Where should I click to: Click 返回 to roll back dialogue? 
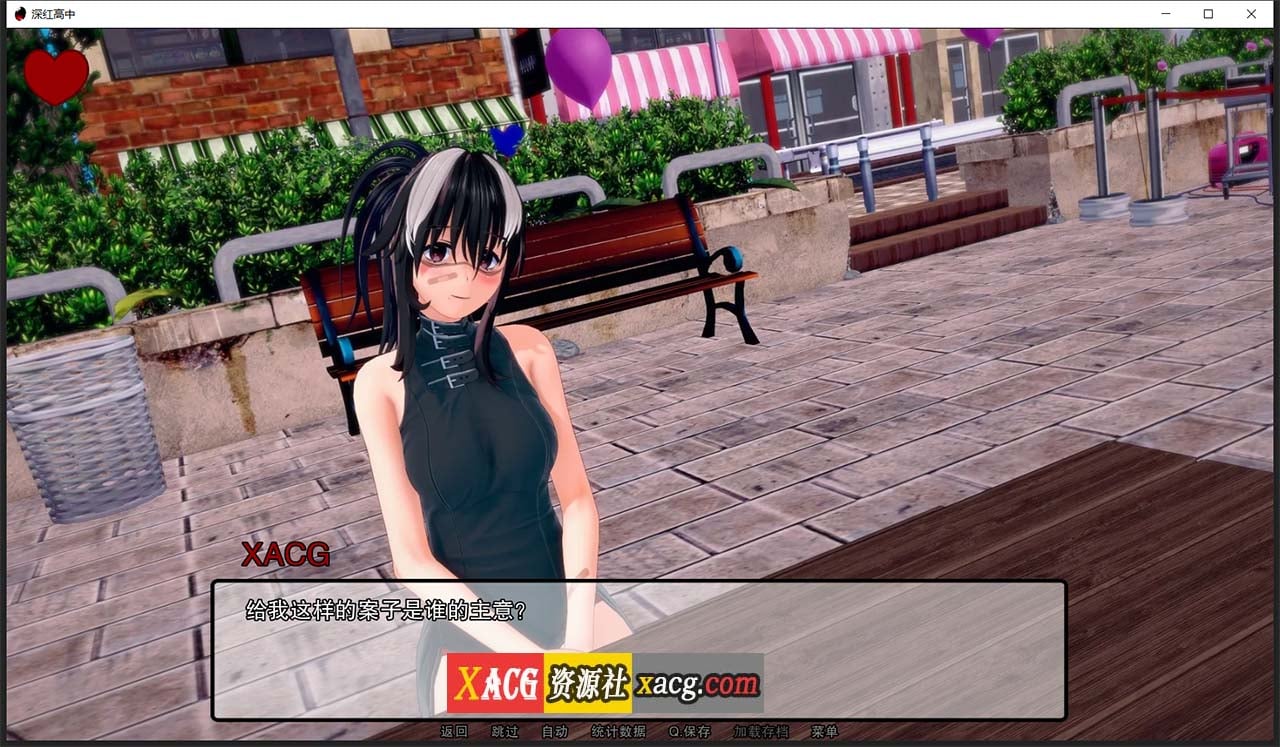[x=455, y=731]
